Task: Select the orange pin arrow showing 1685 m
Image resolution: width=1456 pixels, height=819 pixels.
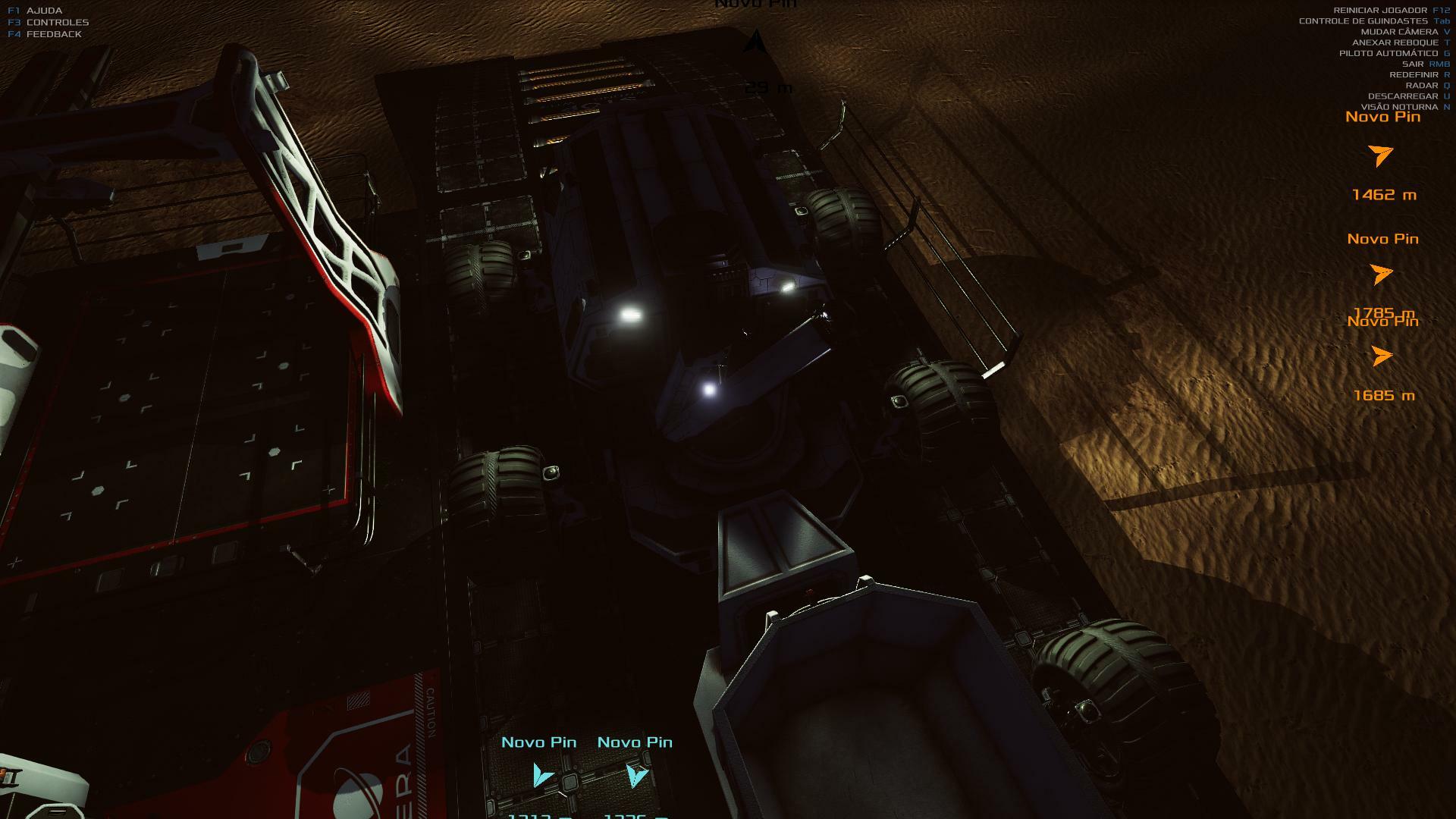Action: pos(1382,356)
